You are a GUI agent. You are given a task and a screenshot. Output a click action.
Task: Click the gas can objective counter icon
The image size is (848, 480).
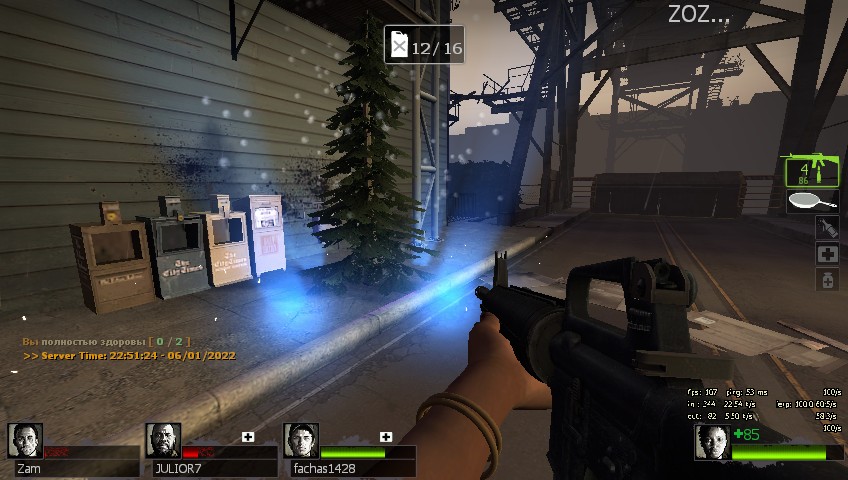coord(399,46)
